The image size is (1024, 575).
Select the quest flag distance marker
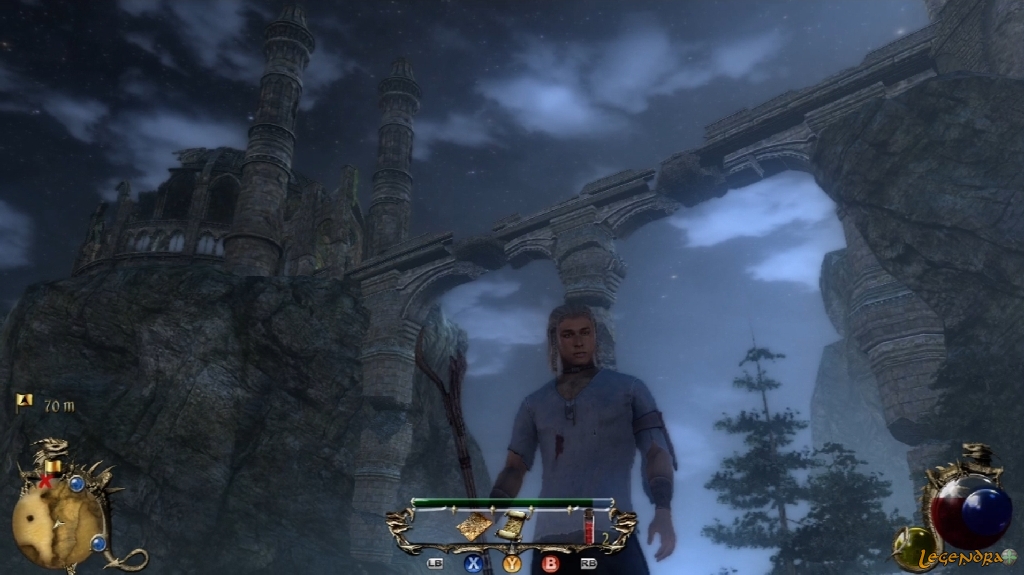24,402
